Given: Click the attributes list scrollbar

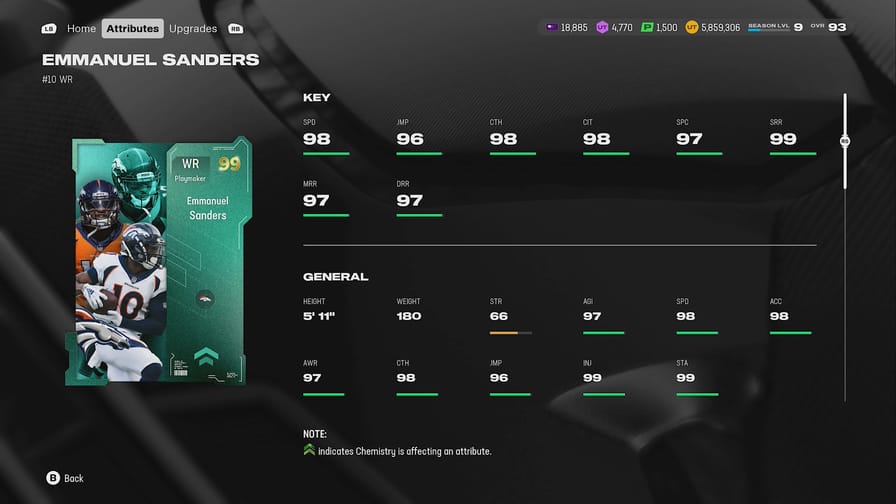Looking at the screenshot, I should pyautogui.click(x=845, y=142).
